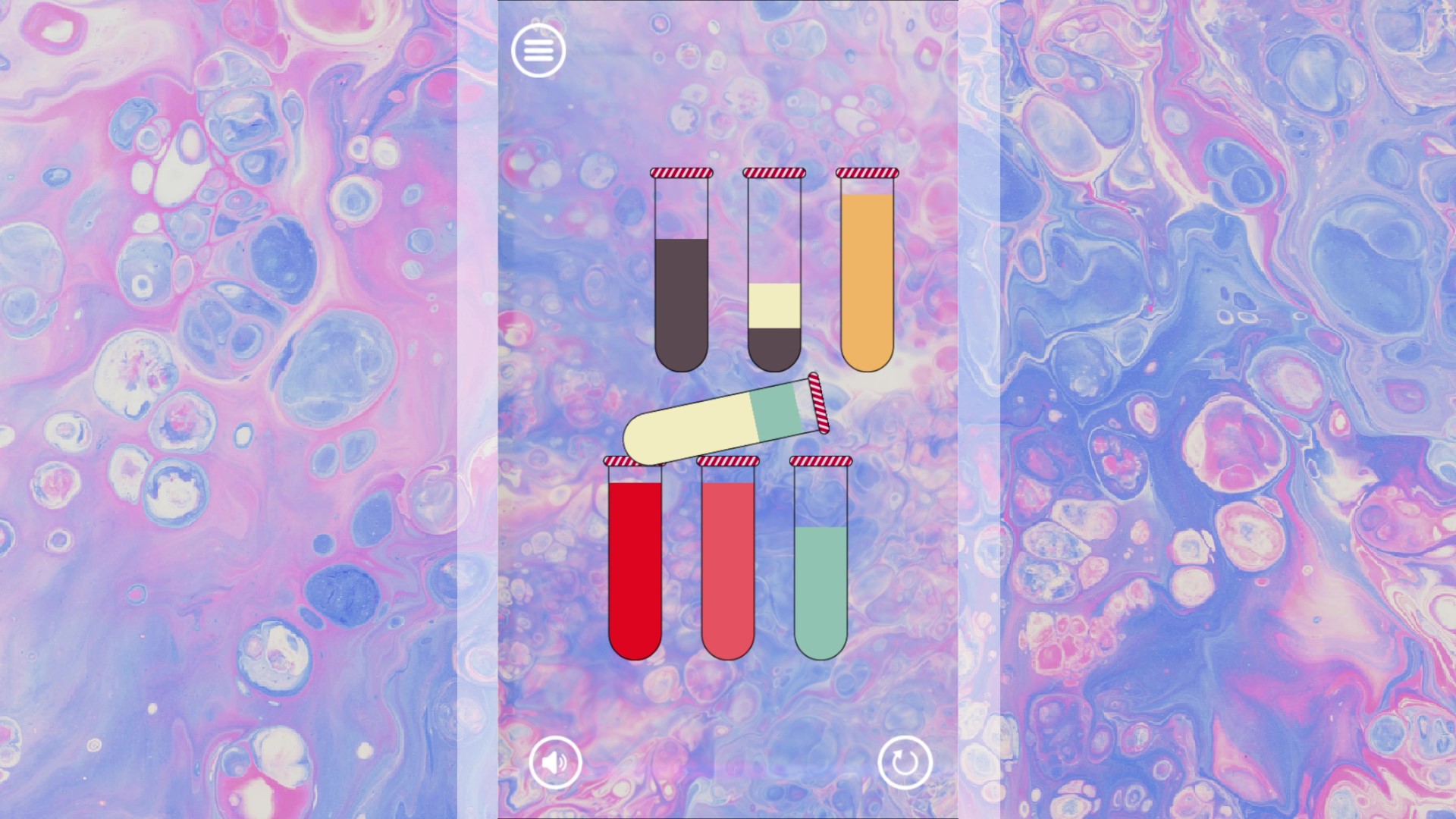Click the striped cap on the pouring tube
Screen dimensions: 1456x819
[x=817, y=404]
